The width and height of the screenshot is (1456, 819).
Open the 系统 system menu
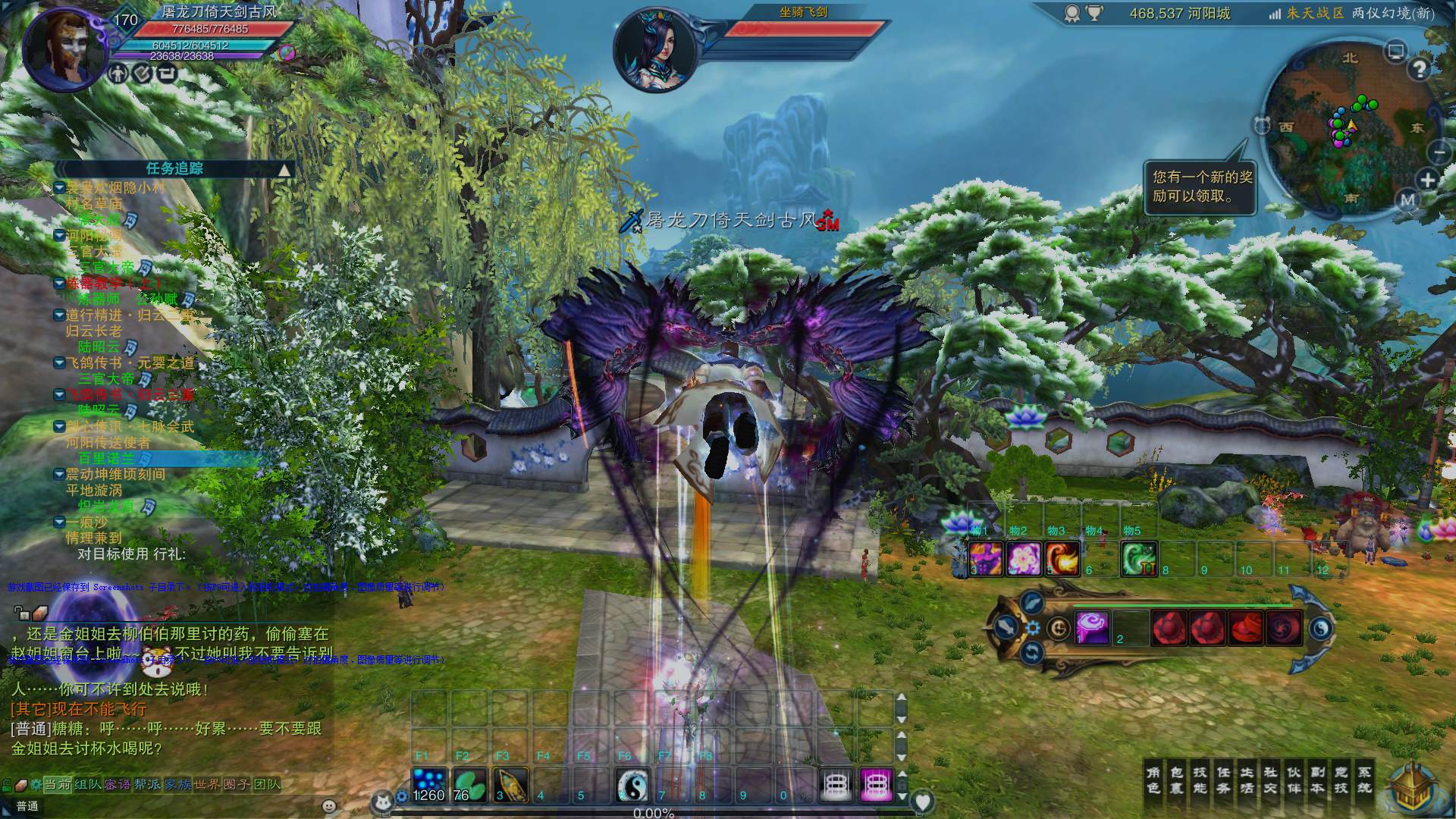pyautogui.click(x=1364, y=780)
